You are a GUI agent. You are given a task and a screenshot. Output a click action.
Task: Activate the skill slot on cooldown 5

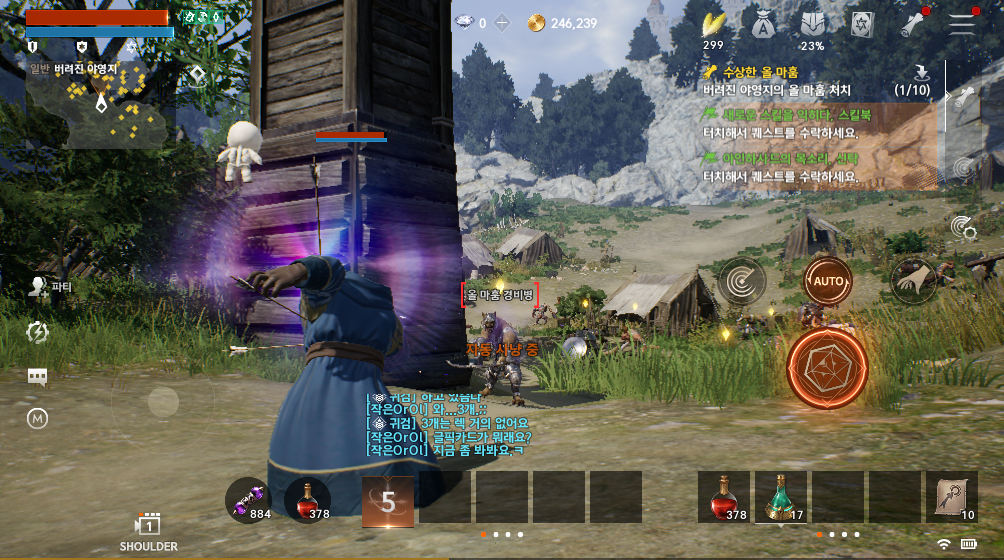387,499
